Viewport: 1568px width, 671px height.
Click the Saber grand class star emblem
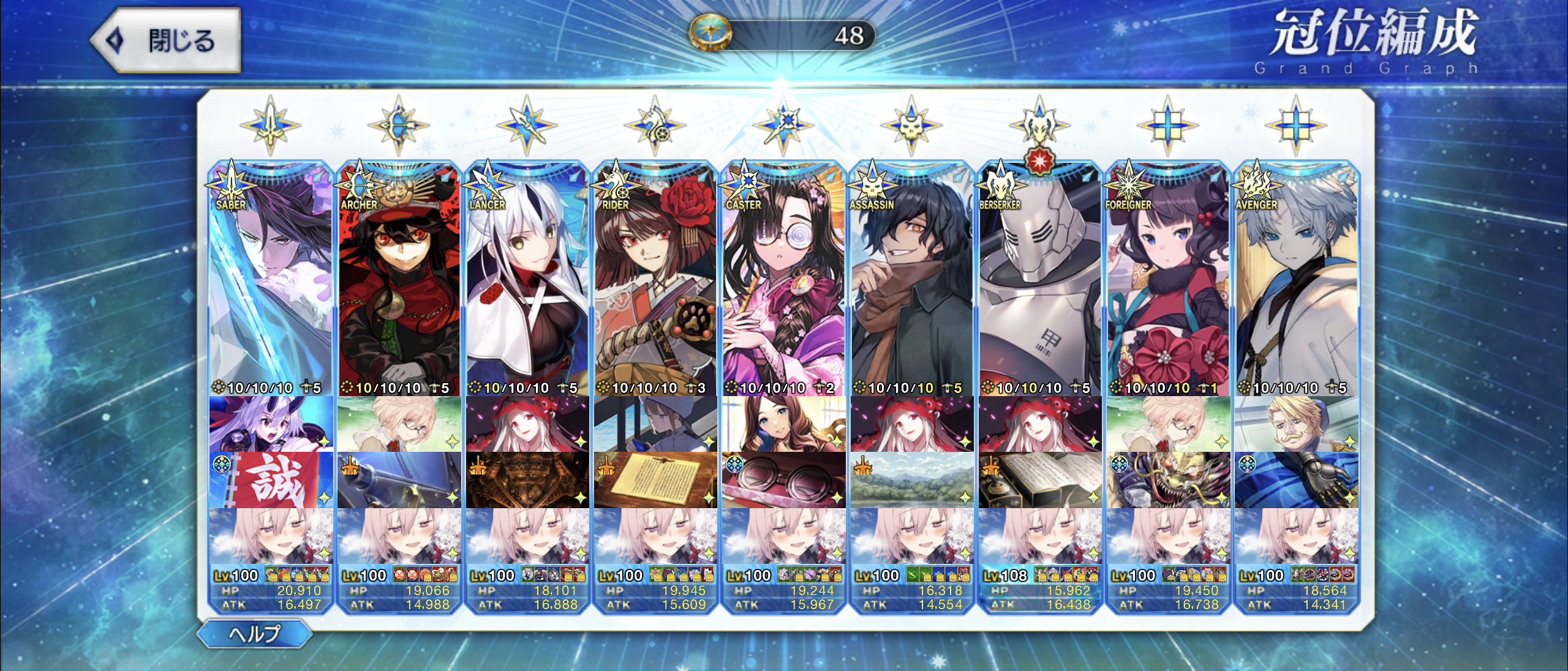click(270, 126)
